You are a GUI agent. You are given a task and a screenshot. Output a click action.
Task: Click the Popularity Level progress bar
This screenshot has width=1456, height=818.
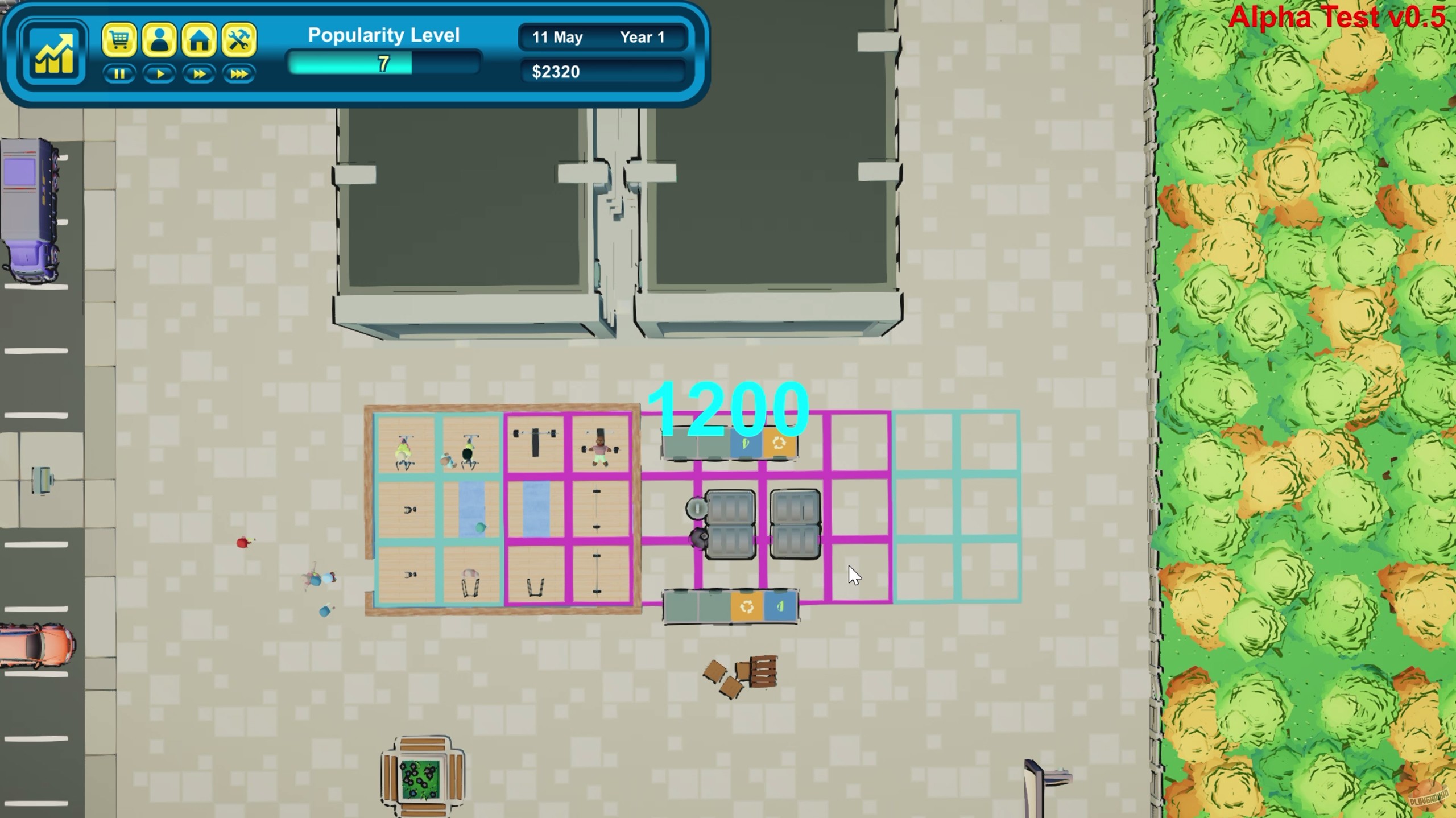point(384,64)
